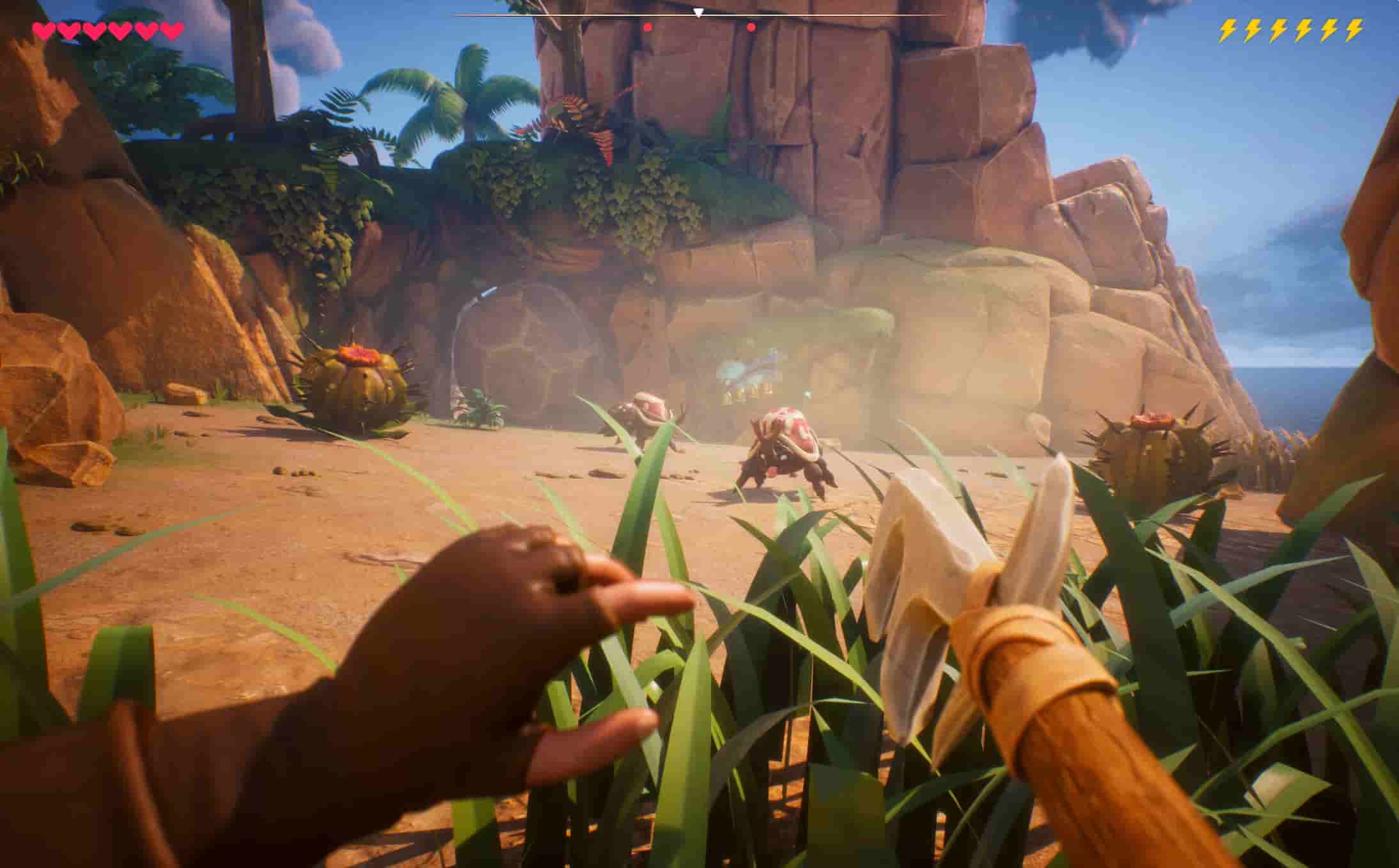Click the white triangle compass pointer
This screenshot has width=1399, height=868.
click(699, 12)
